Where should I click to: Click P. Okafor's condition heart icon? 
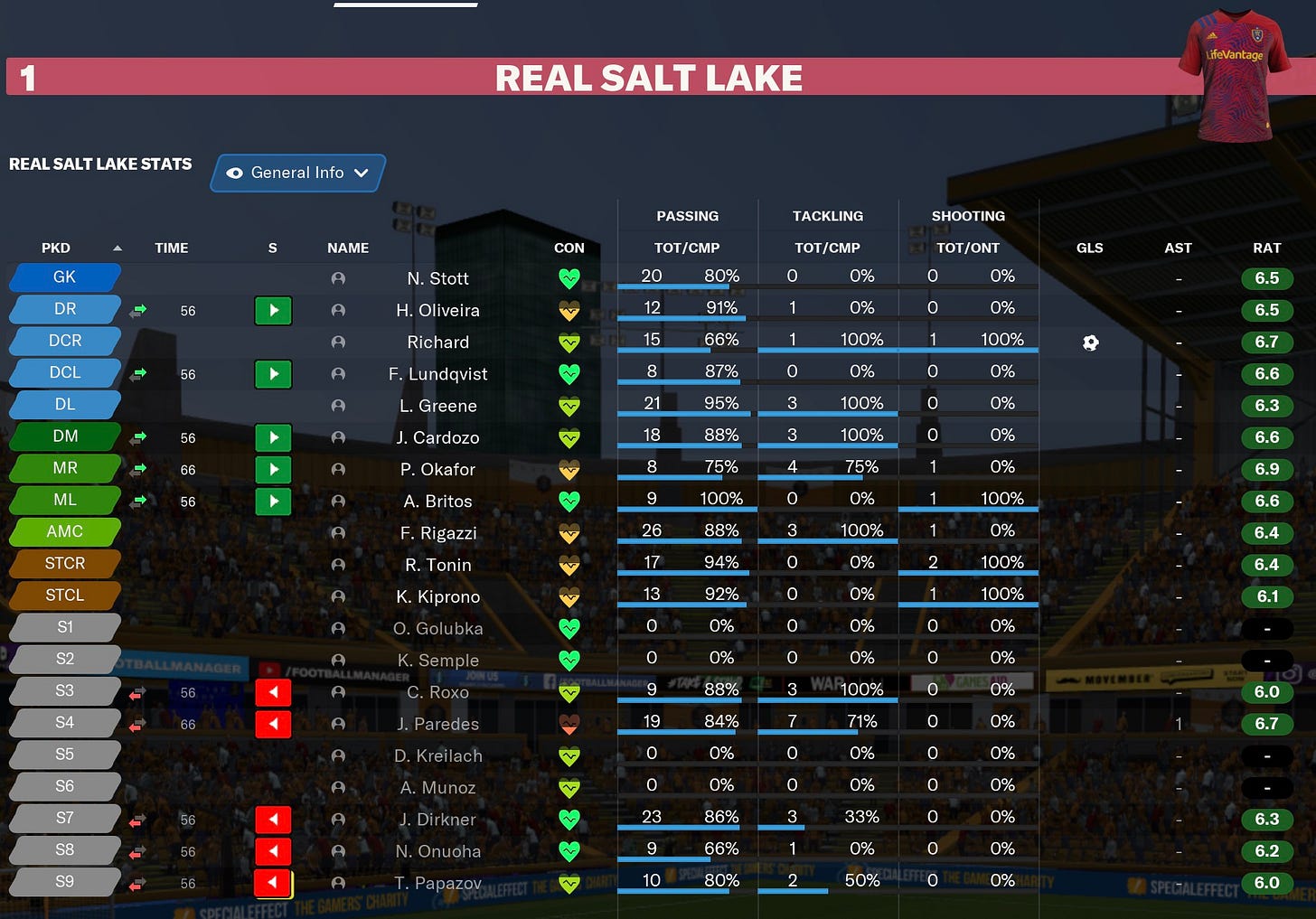(x=569, y=470)
